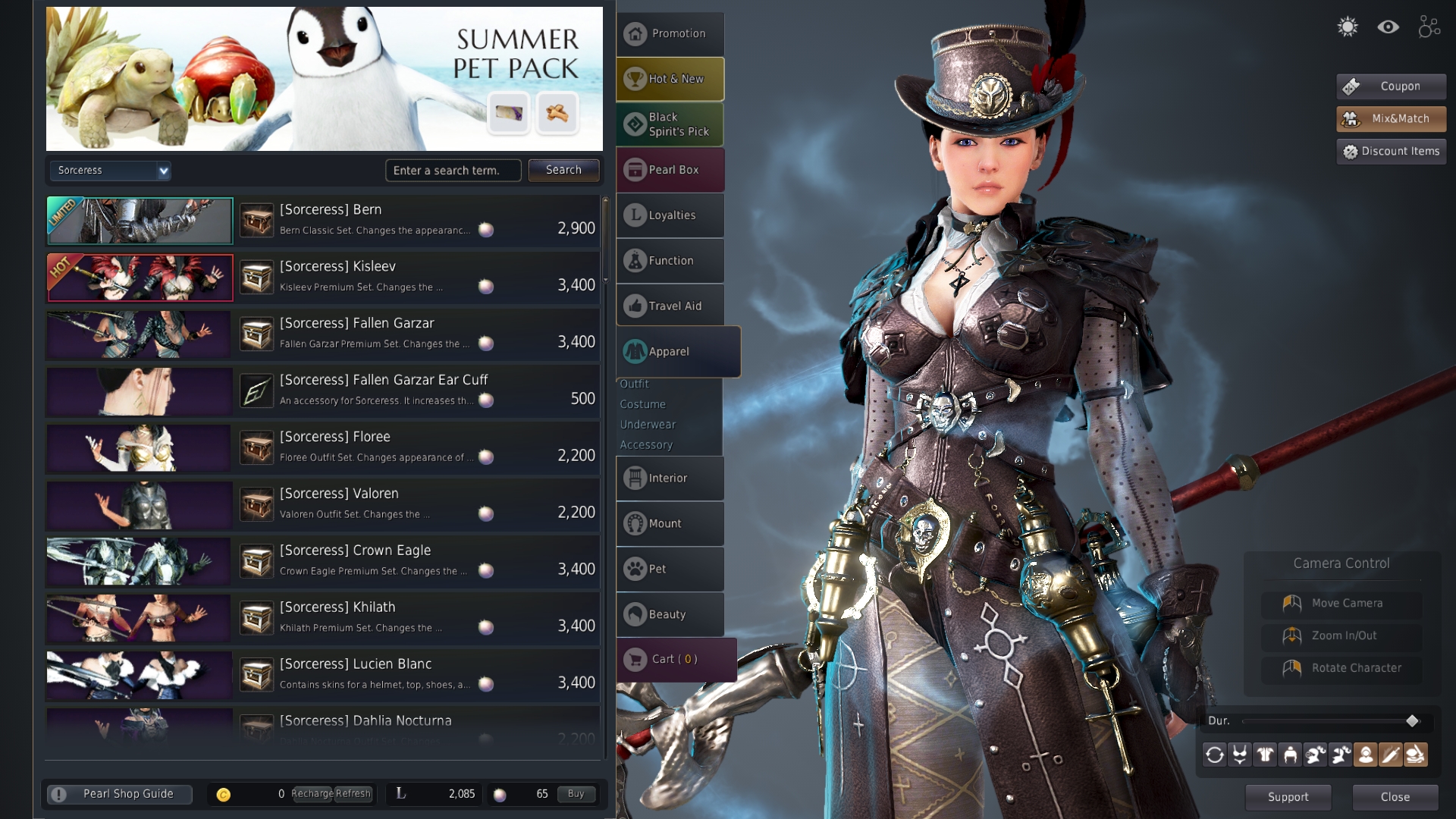Open the Black Spirit's Pick tab
The image size is (1456, 819).
[670, 124]
